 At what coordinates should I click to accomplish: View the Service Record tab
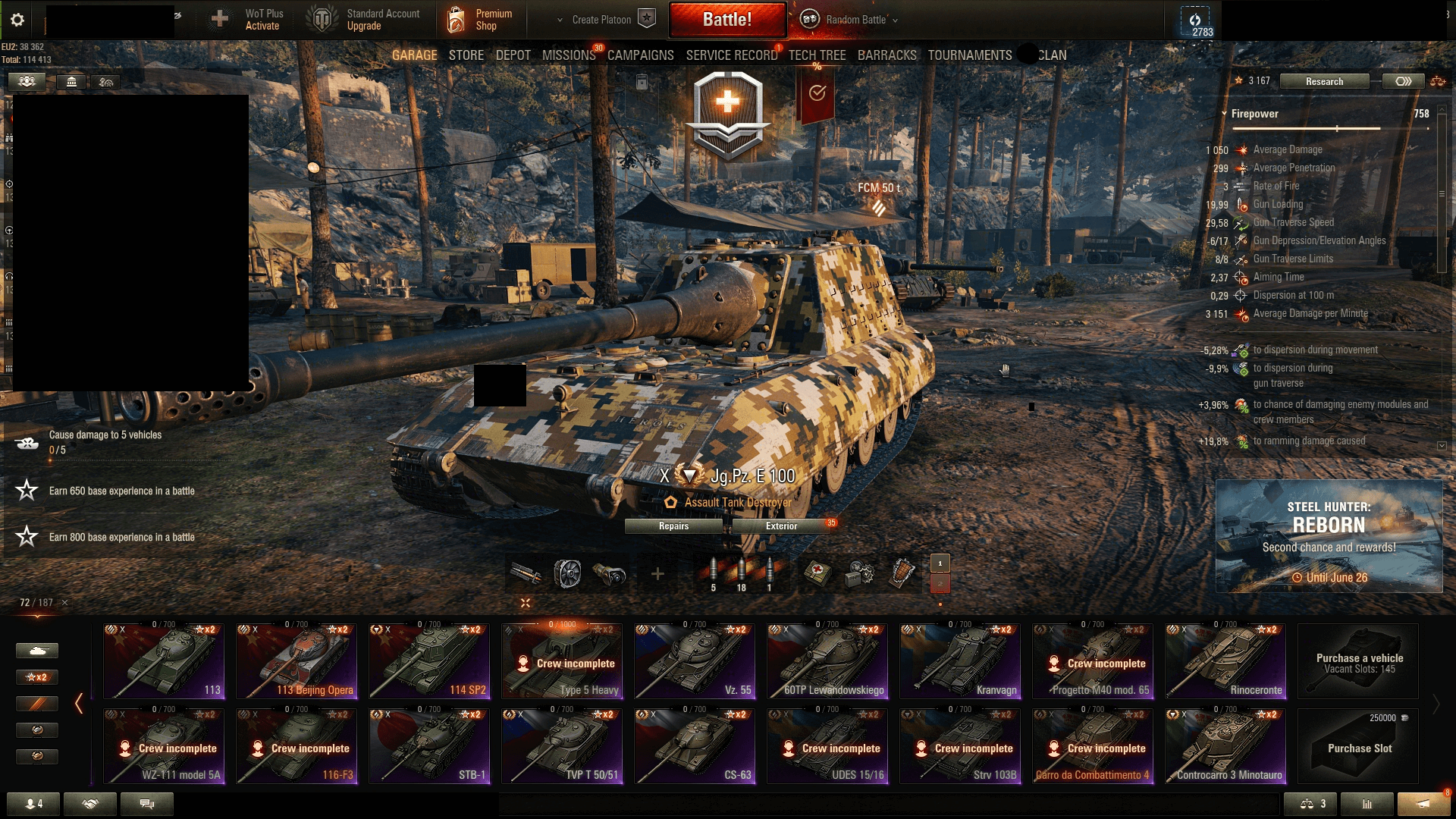(x=732, y=55)
